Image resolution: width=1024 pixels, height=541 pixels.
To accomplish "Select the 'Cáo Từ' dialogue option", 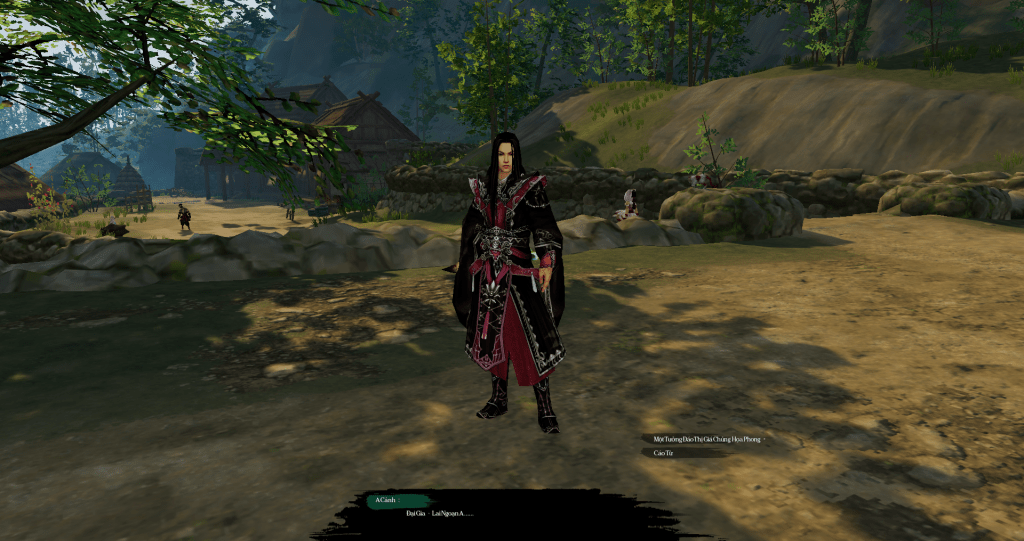I will click(664, 453).
